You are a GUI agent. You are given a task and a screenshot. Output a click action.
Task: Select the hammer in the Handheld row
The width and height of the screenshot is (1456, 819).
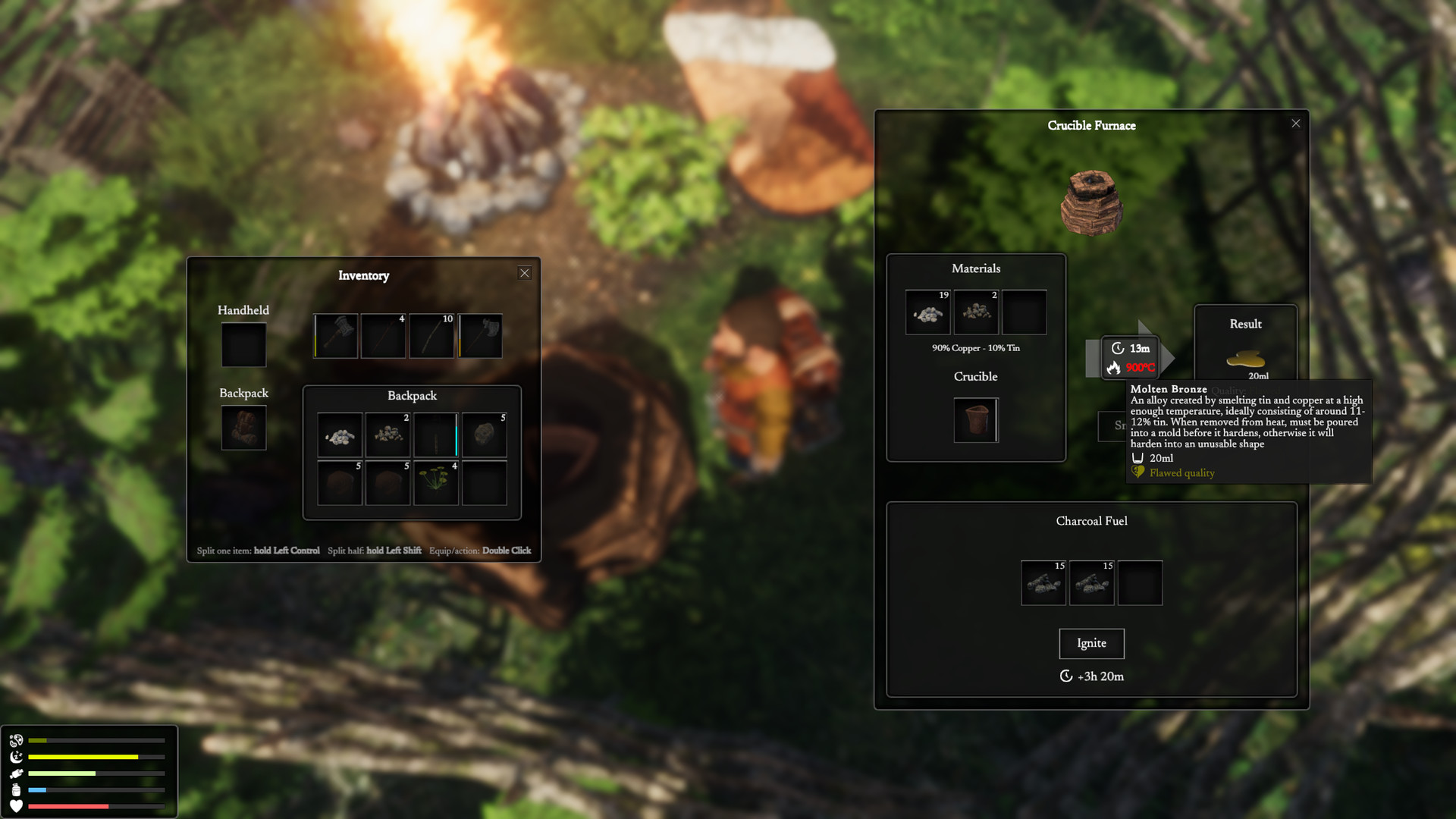point(336,336)
